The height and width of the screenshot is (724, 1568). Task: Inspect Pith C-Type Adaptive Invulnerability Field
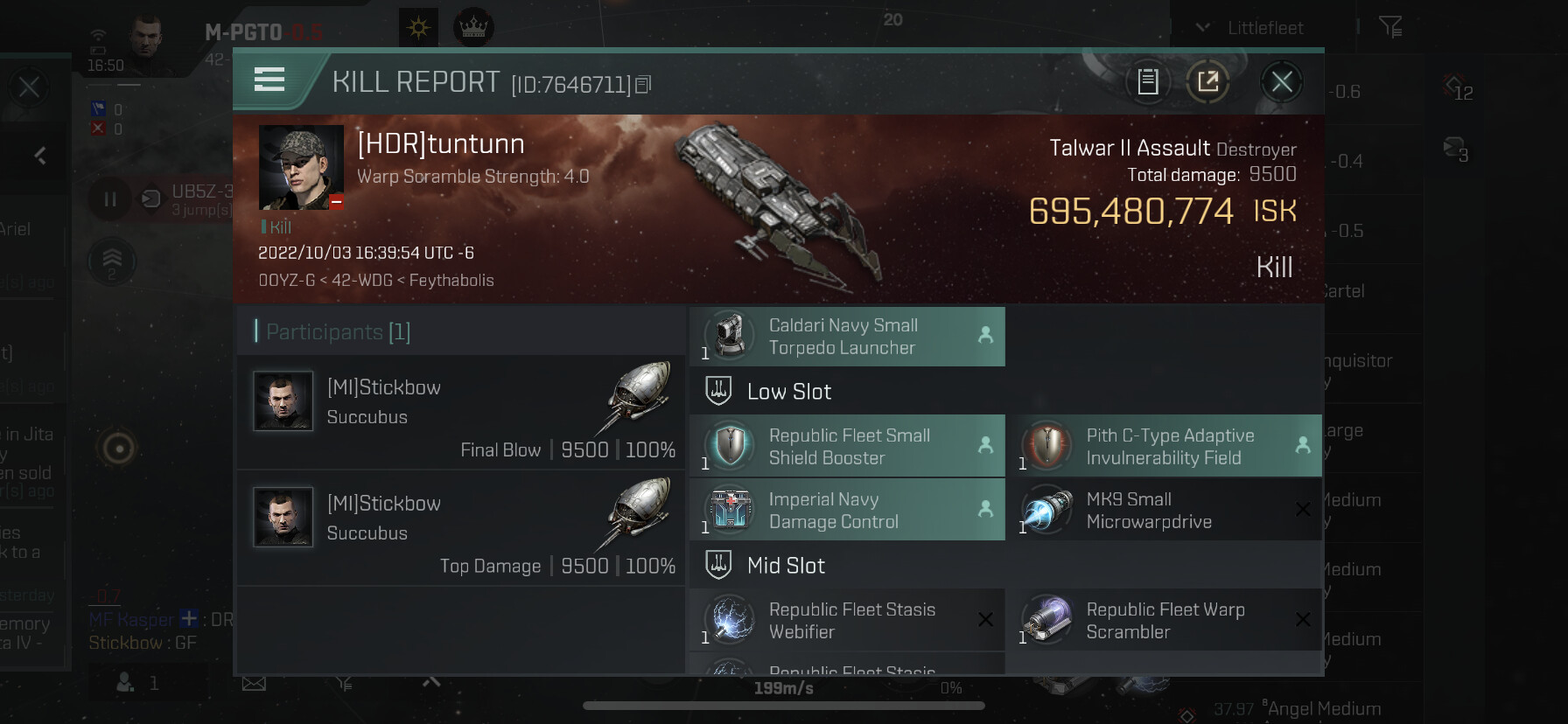1164,447
